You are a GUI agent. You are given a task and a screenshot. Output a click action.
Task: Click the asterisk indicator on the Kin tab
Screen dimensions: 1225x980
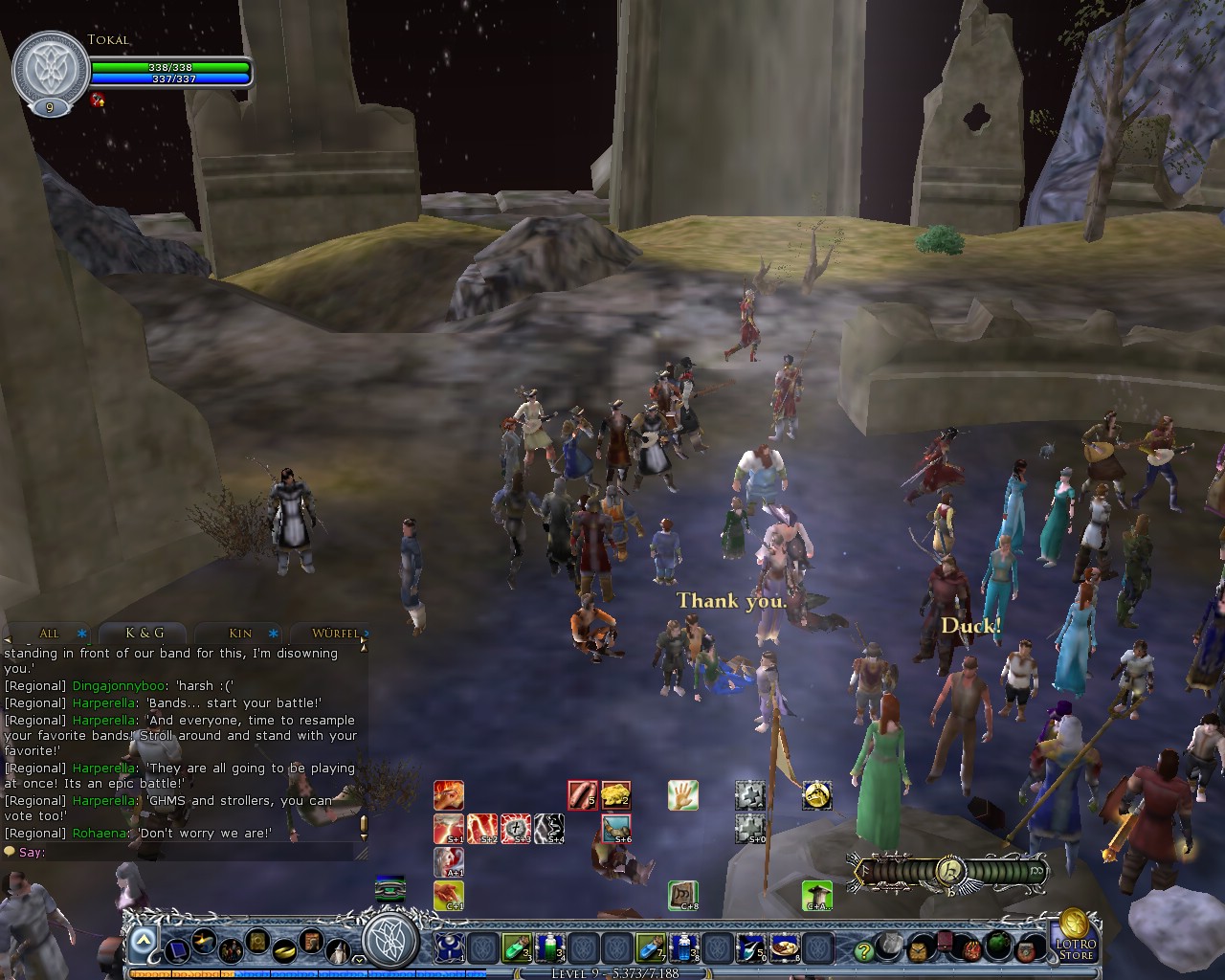pyautogui.click(x=273, y=635)
